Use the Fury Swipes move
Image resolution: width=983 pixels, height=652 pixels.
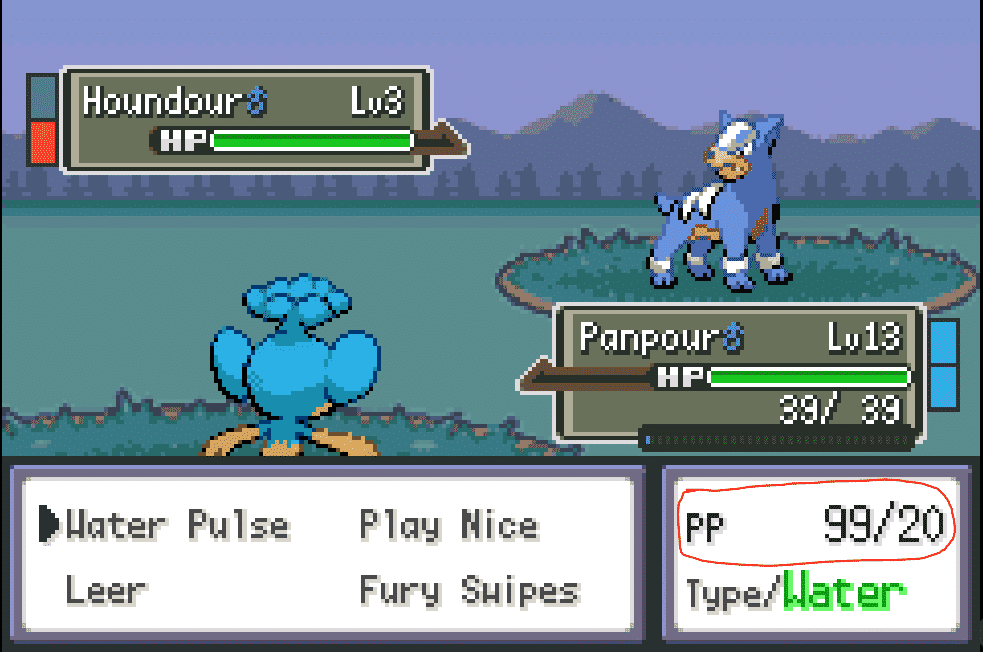(x=469, y=590)
